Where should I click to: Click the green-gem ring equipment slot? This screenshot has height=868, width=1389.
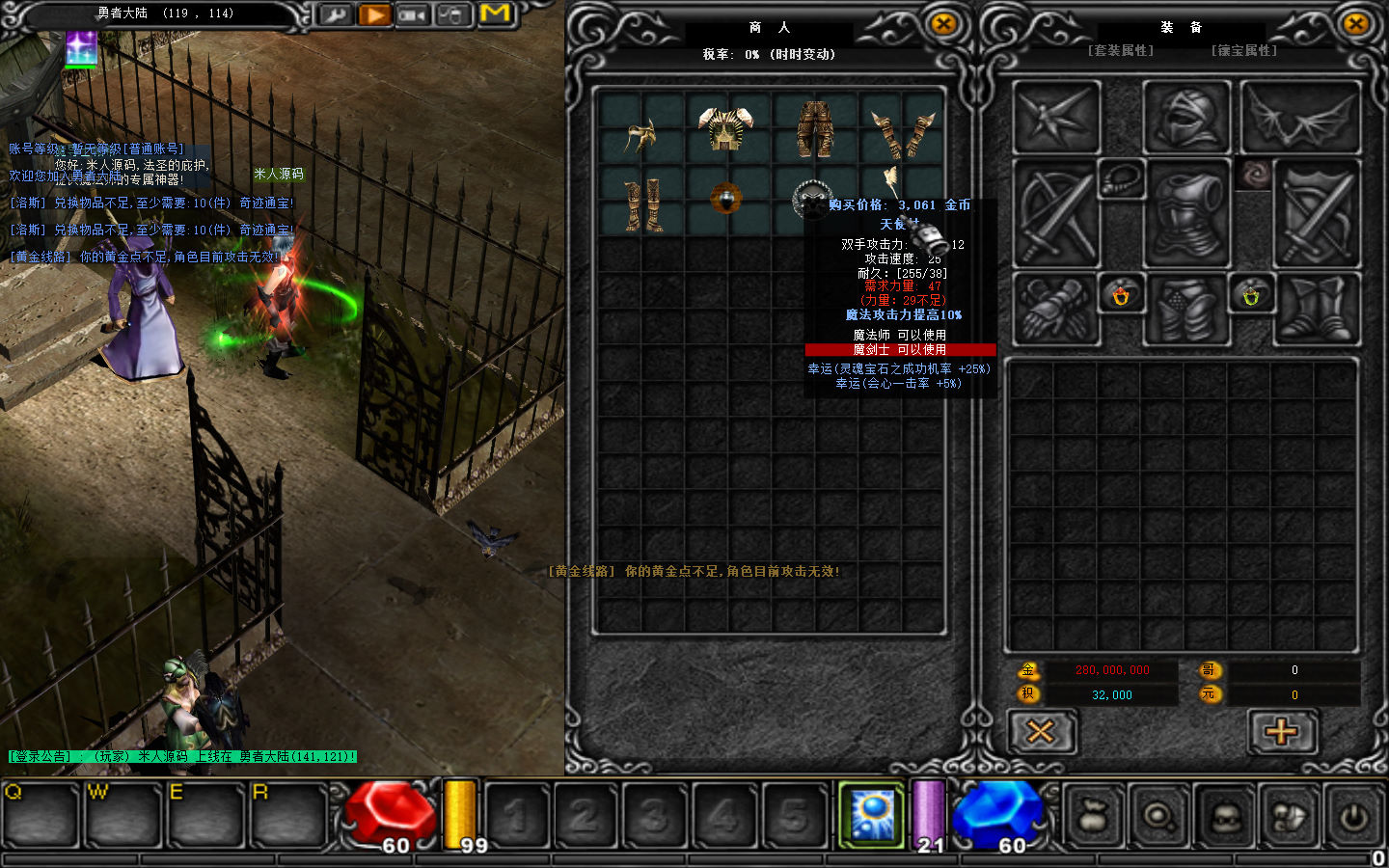[1251, 295]
